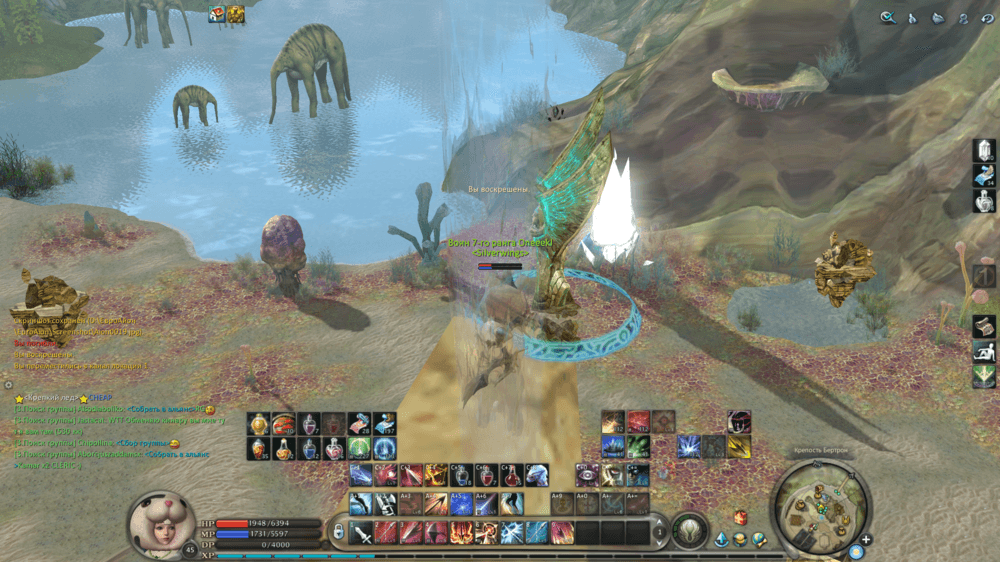Open the round emblem main menu button
Screen dimensions: 1000x562
688,530
